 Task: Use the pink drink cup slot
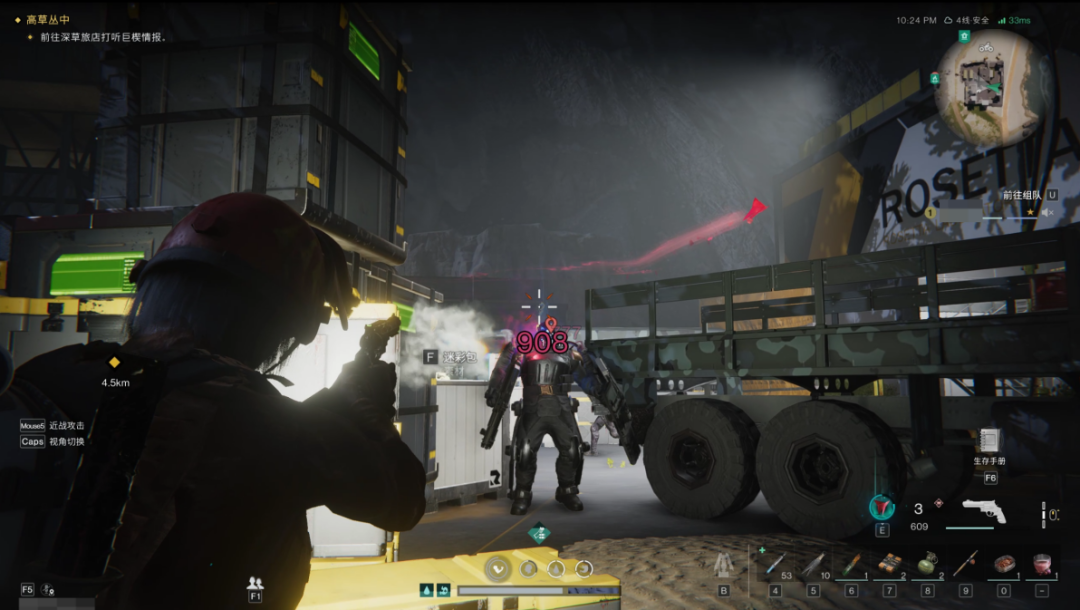[1041, 565]
